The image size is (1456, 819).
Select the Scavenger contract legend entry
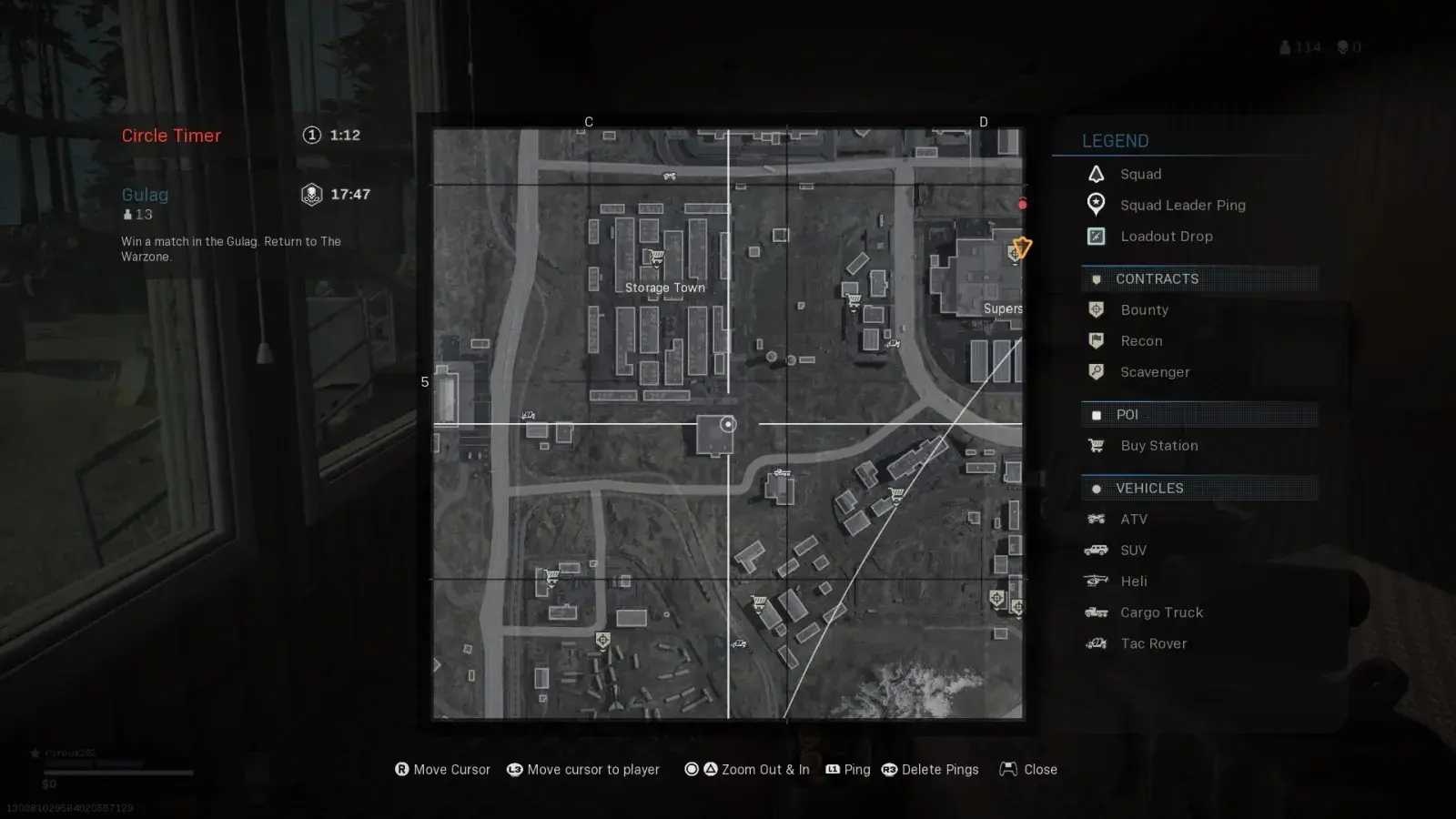1155,371
